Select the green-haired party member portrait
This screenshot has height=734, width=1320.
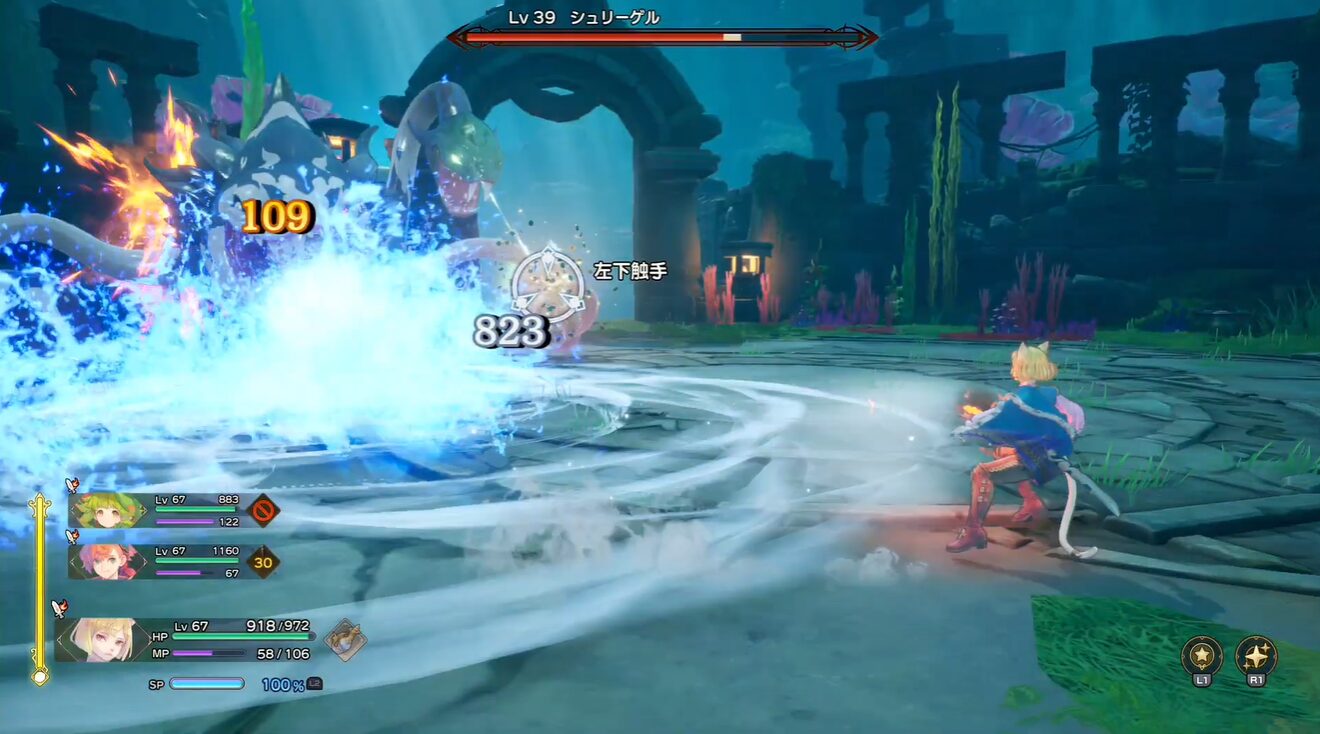pos(108,510)
